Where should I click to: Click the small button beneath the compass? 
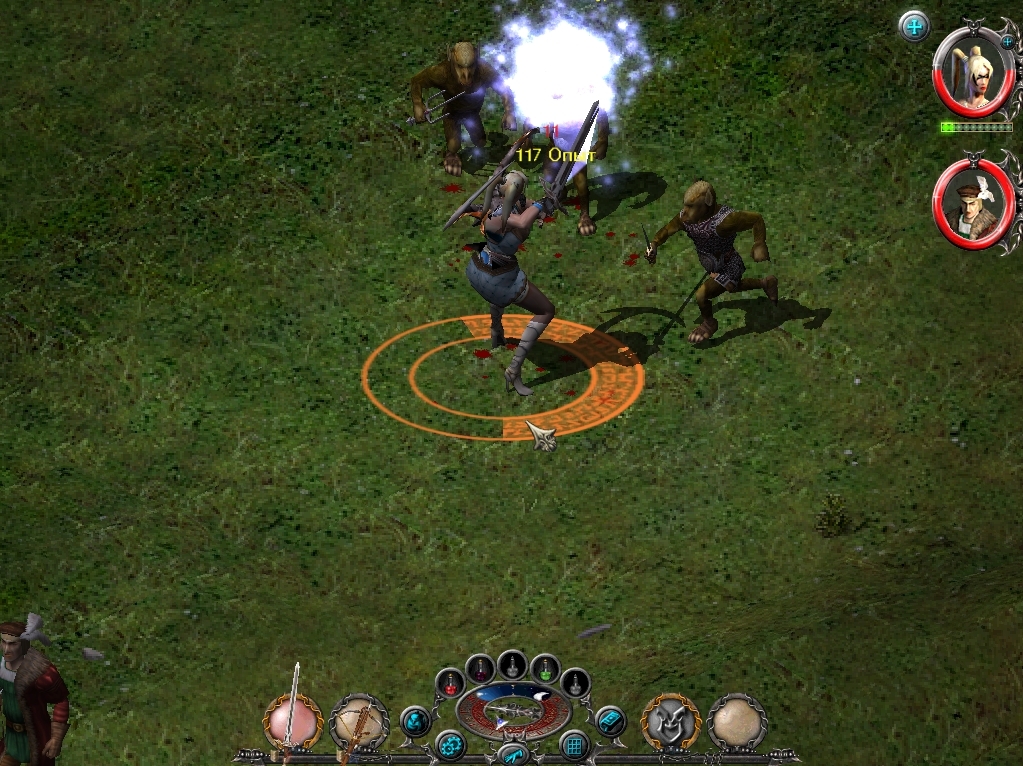point(512,754)
